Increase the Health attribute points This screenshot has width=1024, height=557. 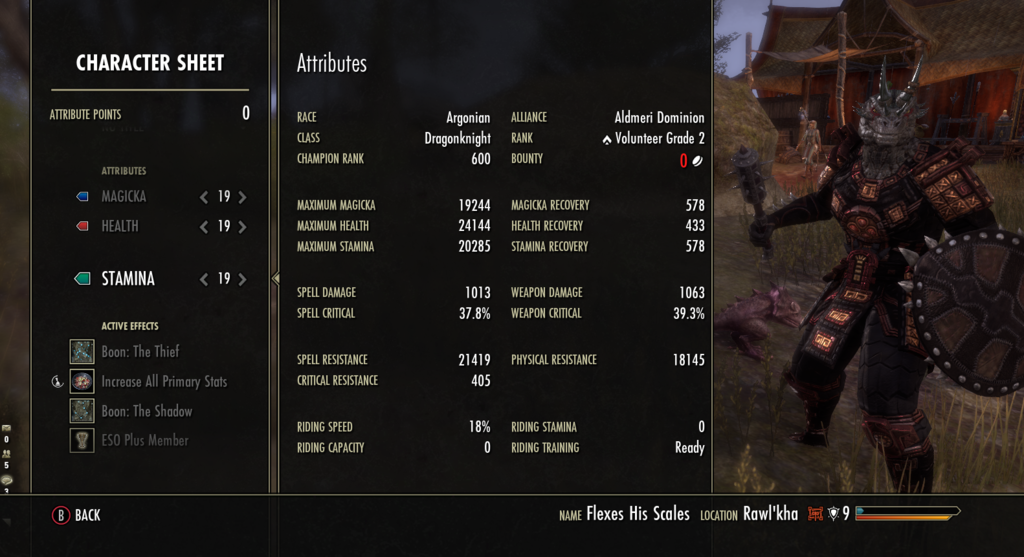pos(242,226)
